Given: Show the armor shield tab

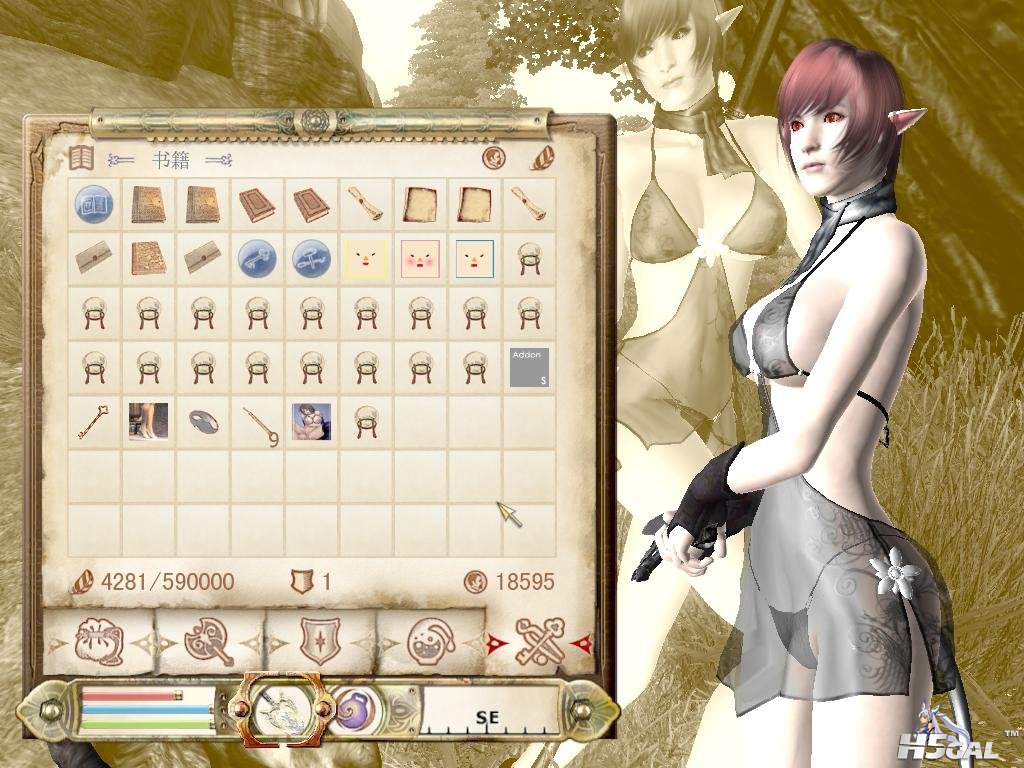Looking at the screenshot, I should tap(320, 640).
